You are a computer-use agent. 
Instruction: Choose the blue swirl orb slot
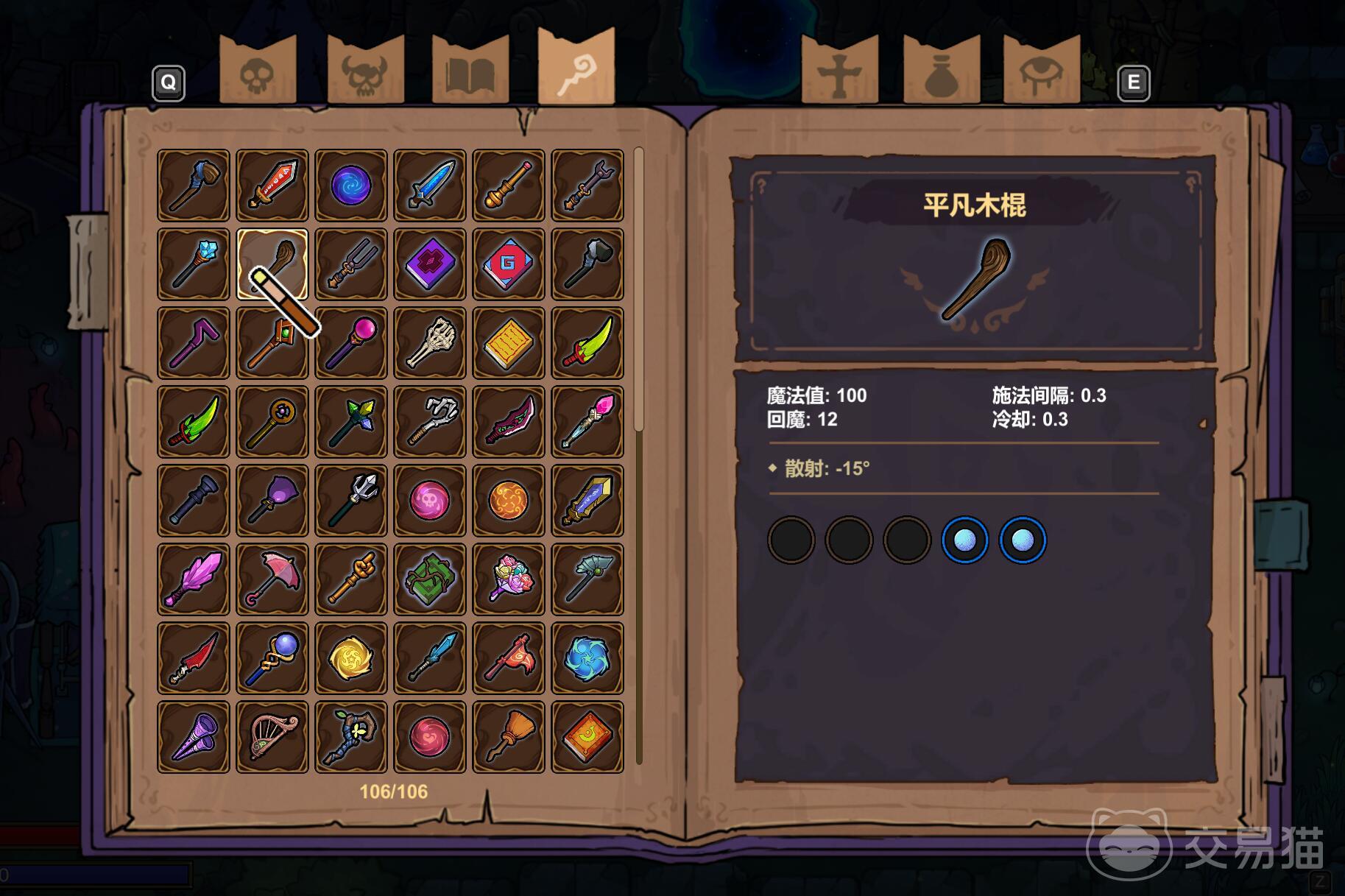[x=351, y=186]
